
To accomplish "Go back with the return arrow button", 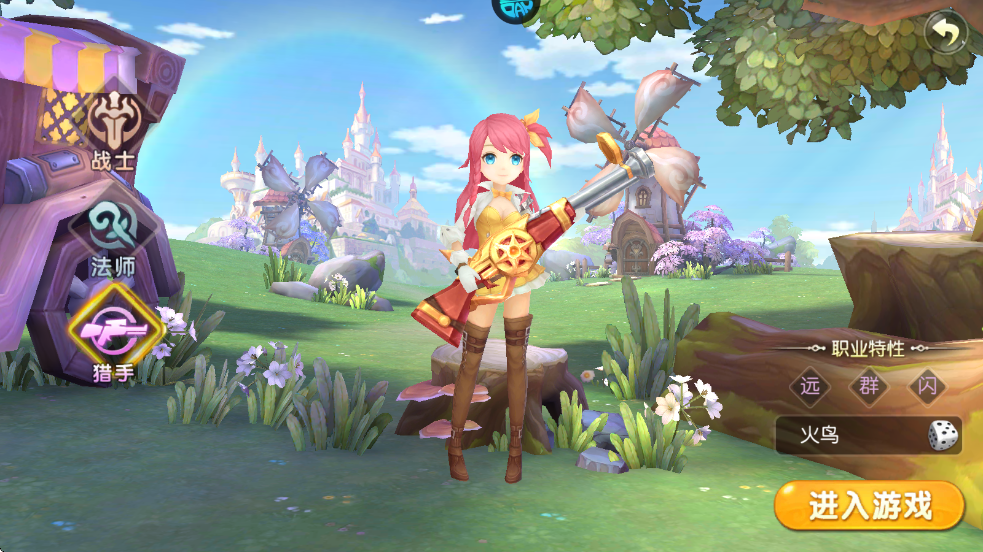I will [x=946, y=33].
